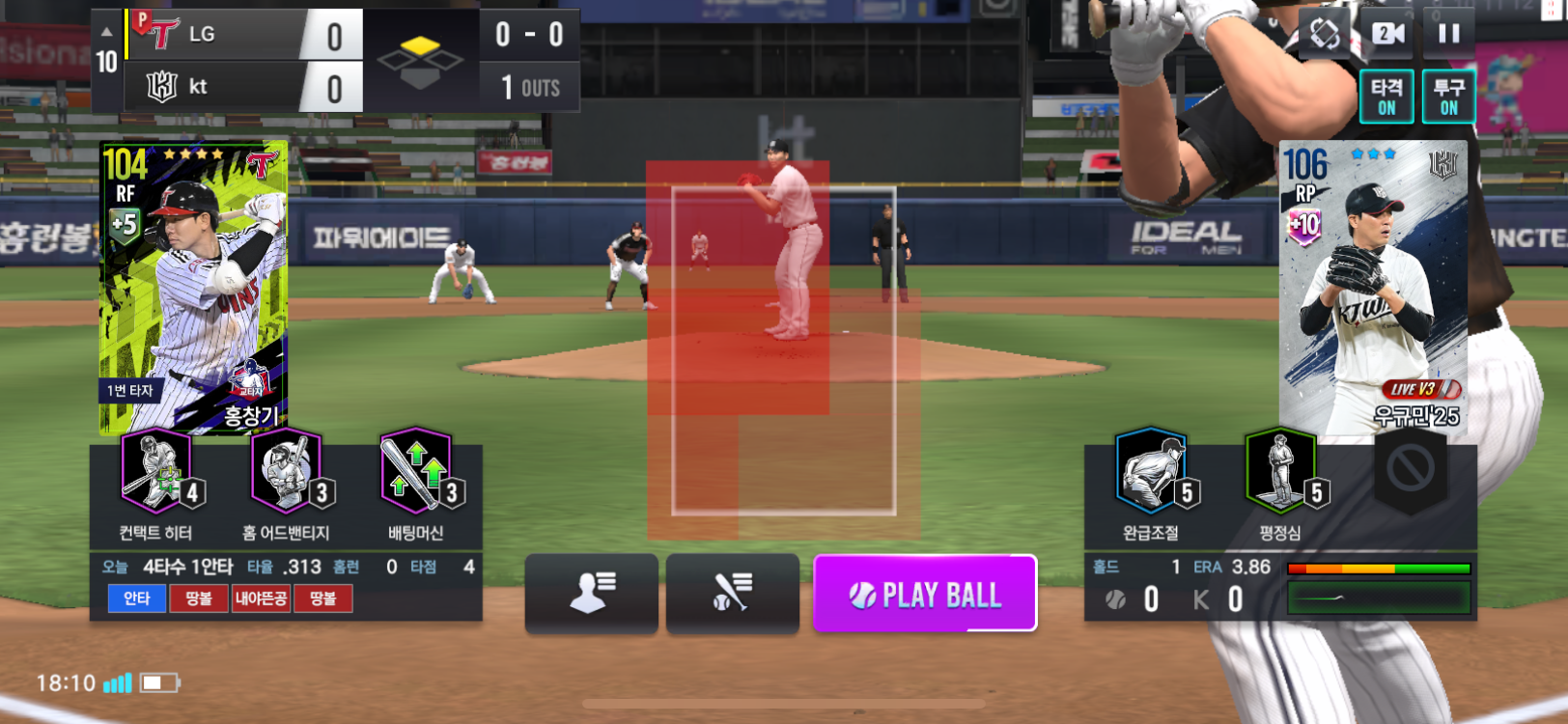Image resolution: width=1568 pixels, height=724 pixels.
Task: View the 완급조절 pitcher skill
Action: pos(1151,473)
